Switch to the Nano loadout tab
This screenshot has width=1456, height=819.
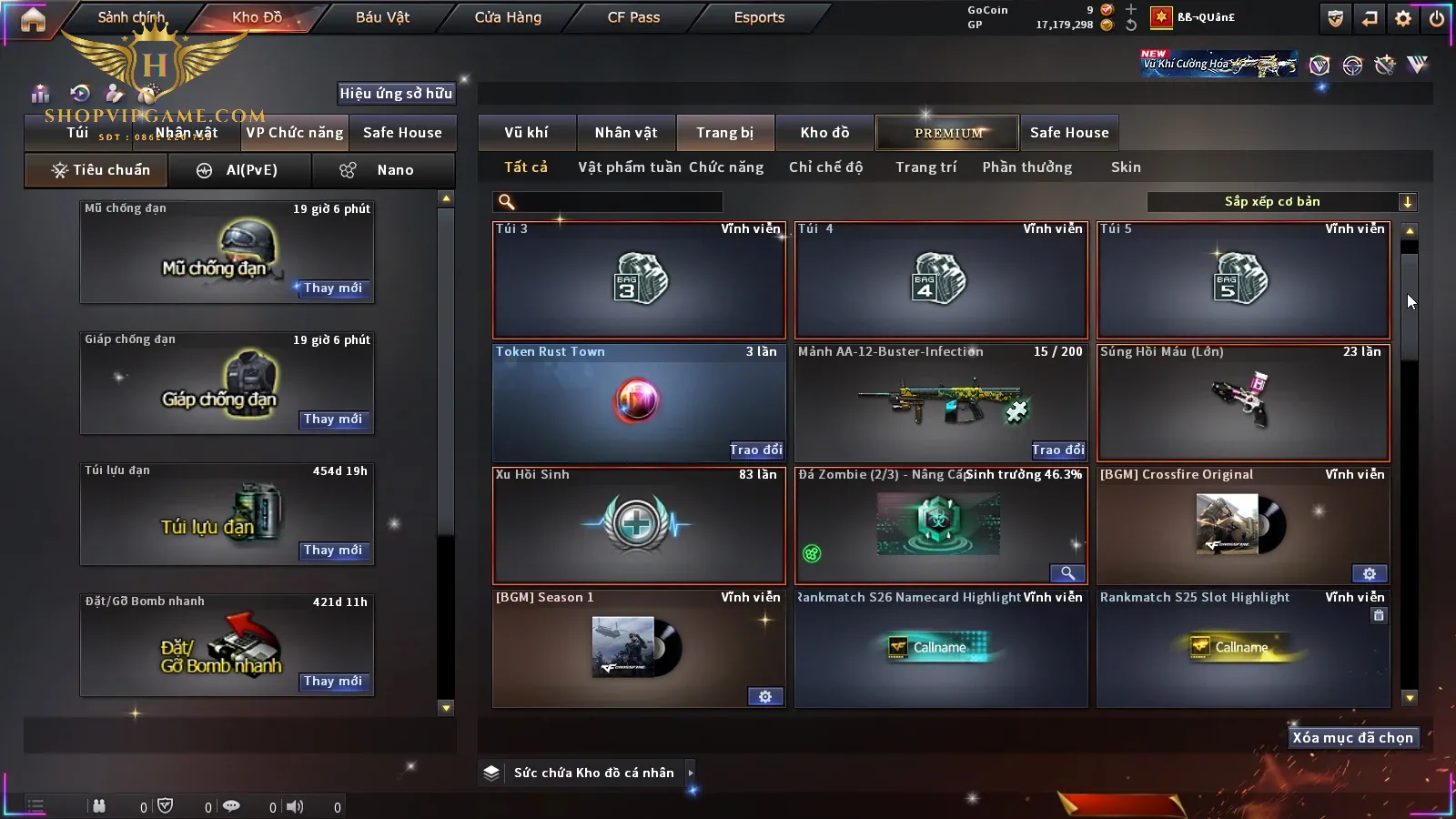click(x=383, y=170)
